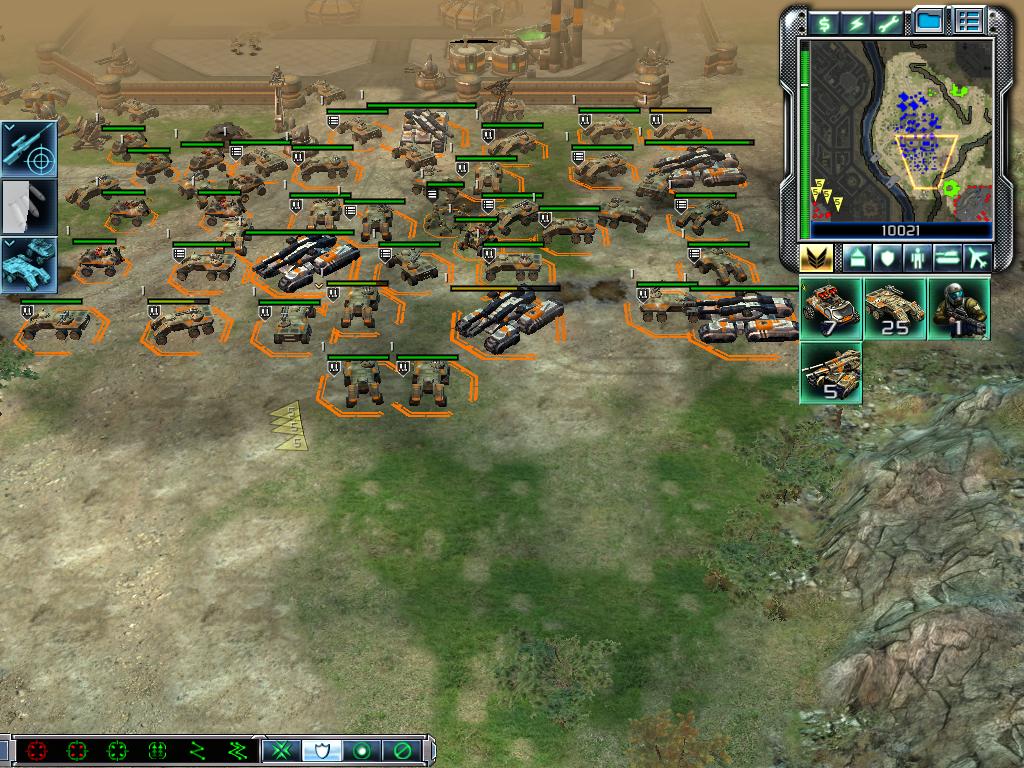Screen dimensions: 1024x768
Task: Switch to the folder tab above the minimap
Action: pyautogui.click(x=929, y=21)
